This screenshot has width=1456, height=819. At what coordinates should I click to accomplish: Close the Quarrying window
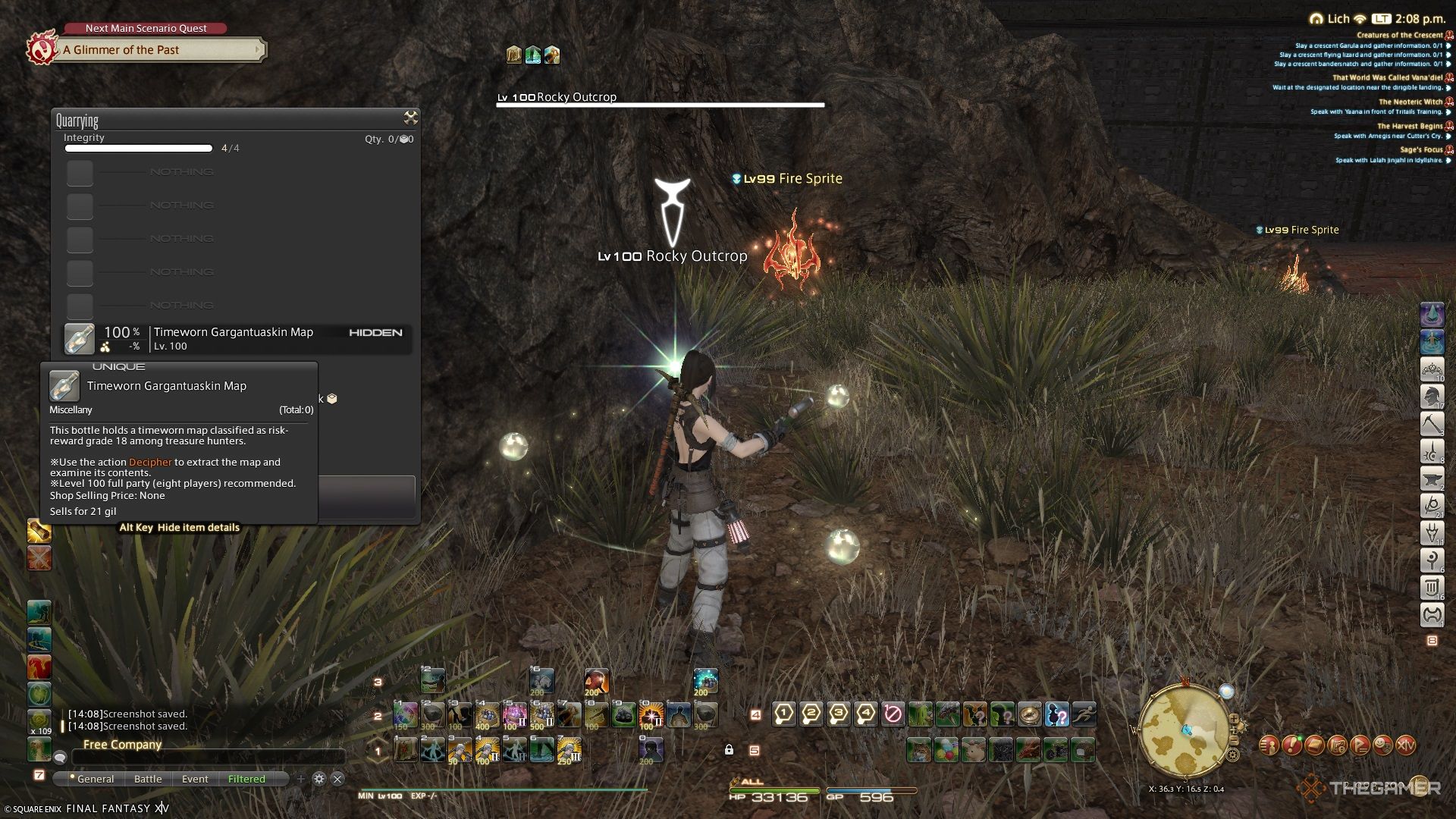410,118
